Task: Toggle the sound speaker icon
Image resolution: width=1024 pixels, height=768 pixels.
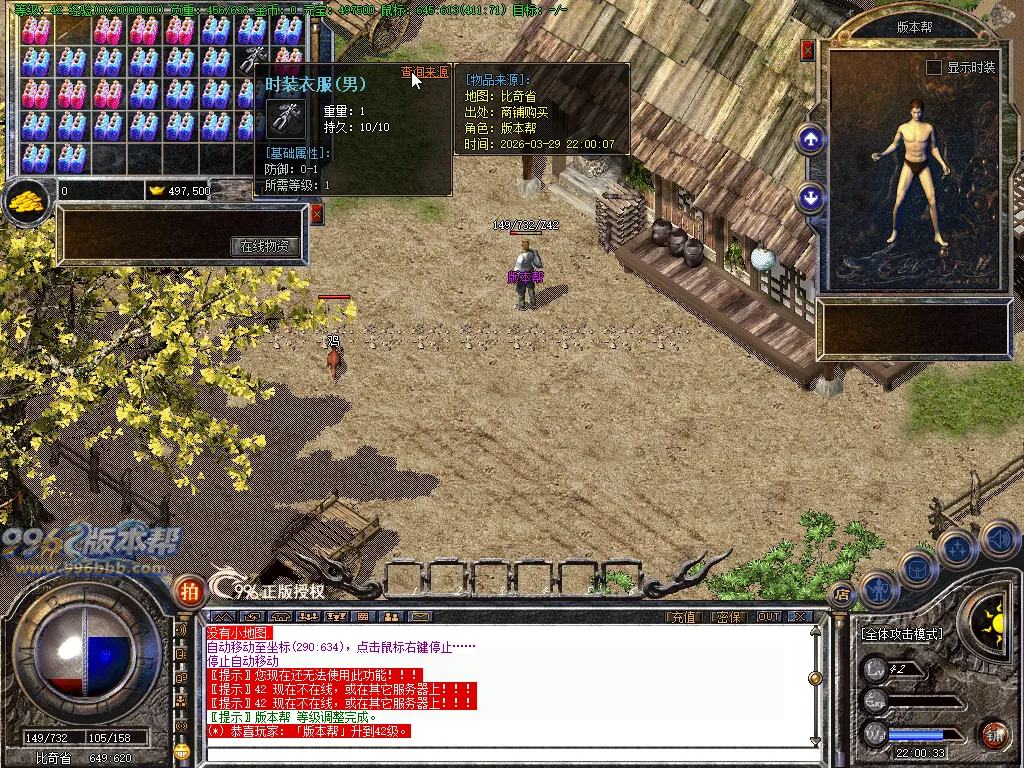Action: pyautogui.click(x=998, y=539)
